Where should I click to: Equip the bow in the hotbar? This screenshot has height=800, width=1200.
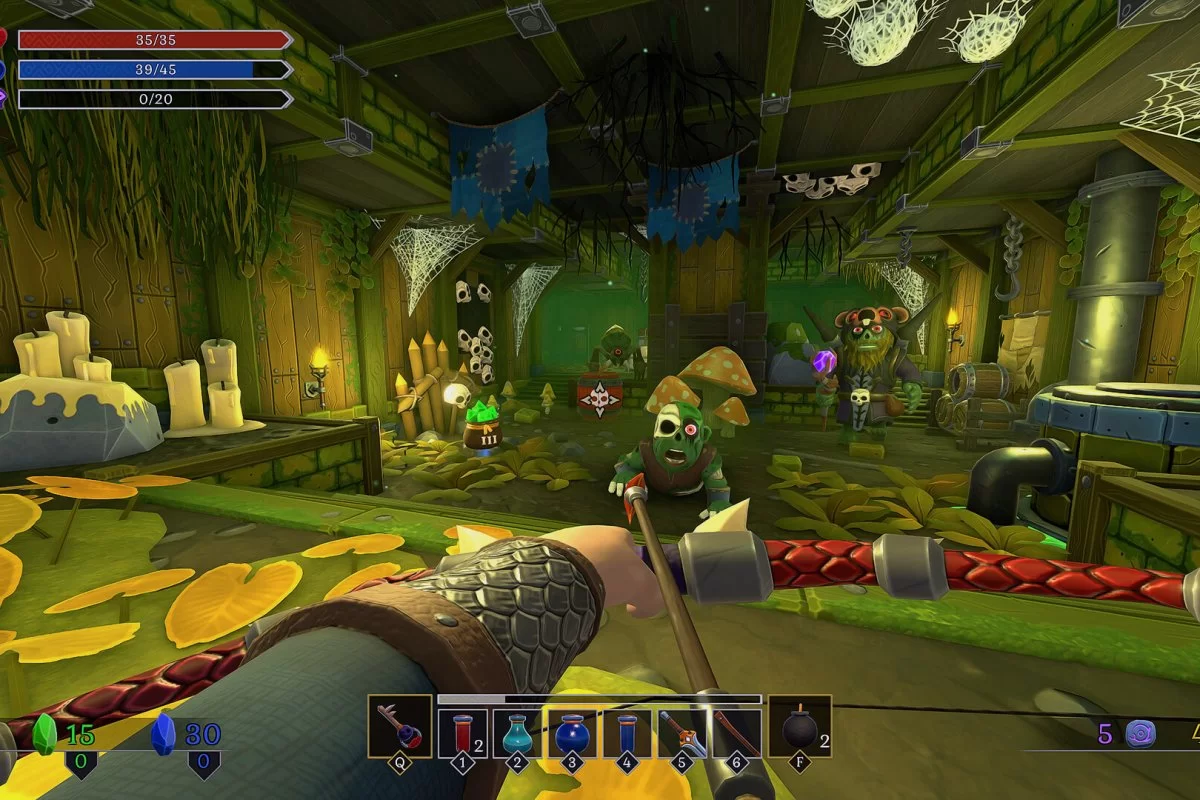coord(737,733)
